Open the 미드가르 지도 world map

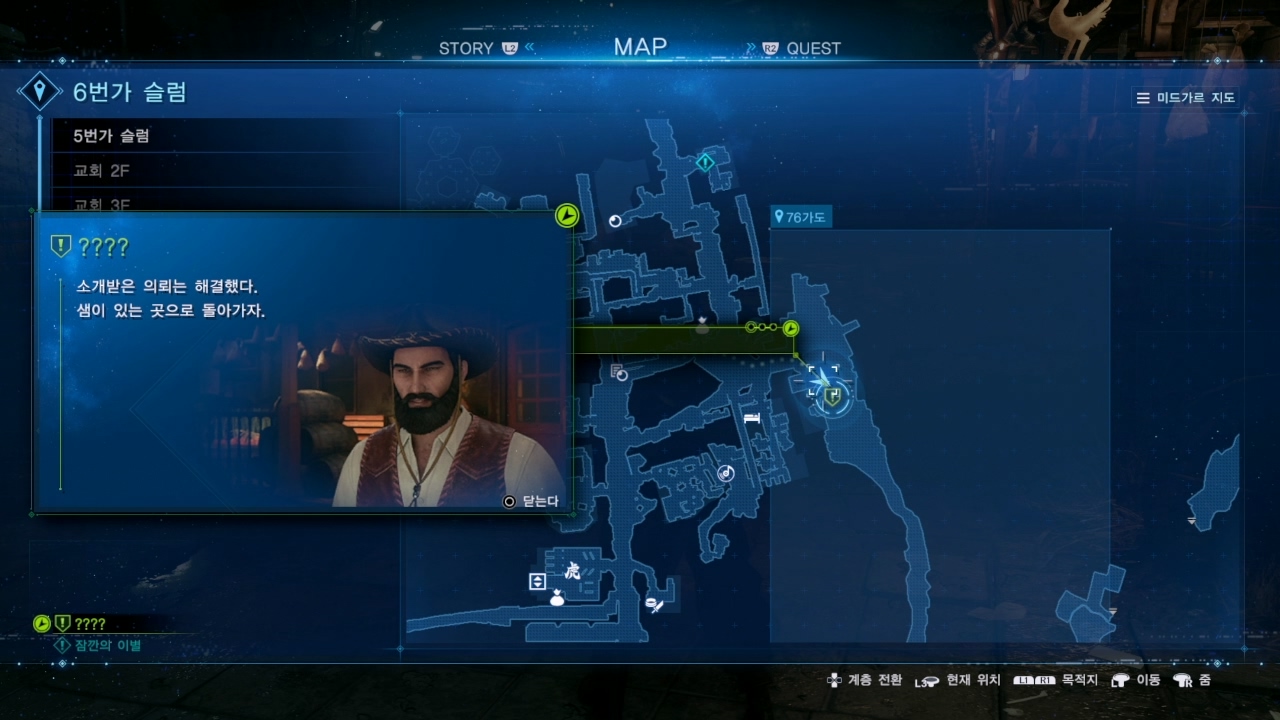pos(1187,98)
